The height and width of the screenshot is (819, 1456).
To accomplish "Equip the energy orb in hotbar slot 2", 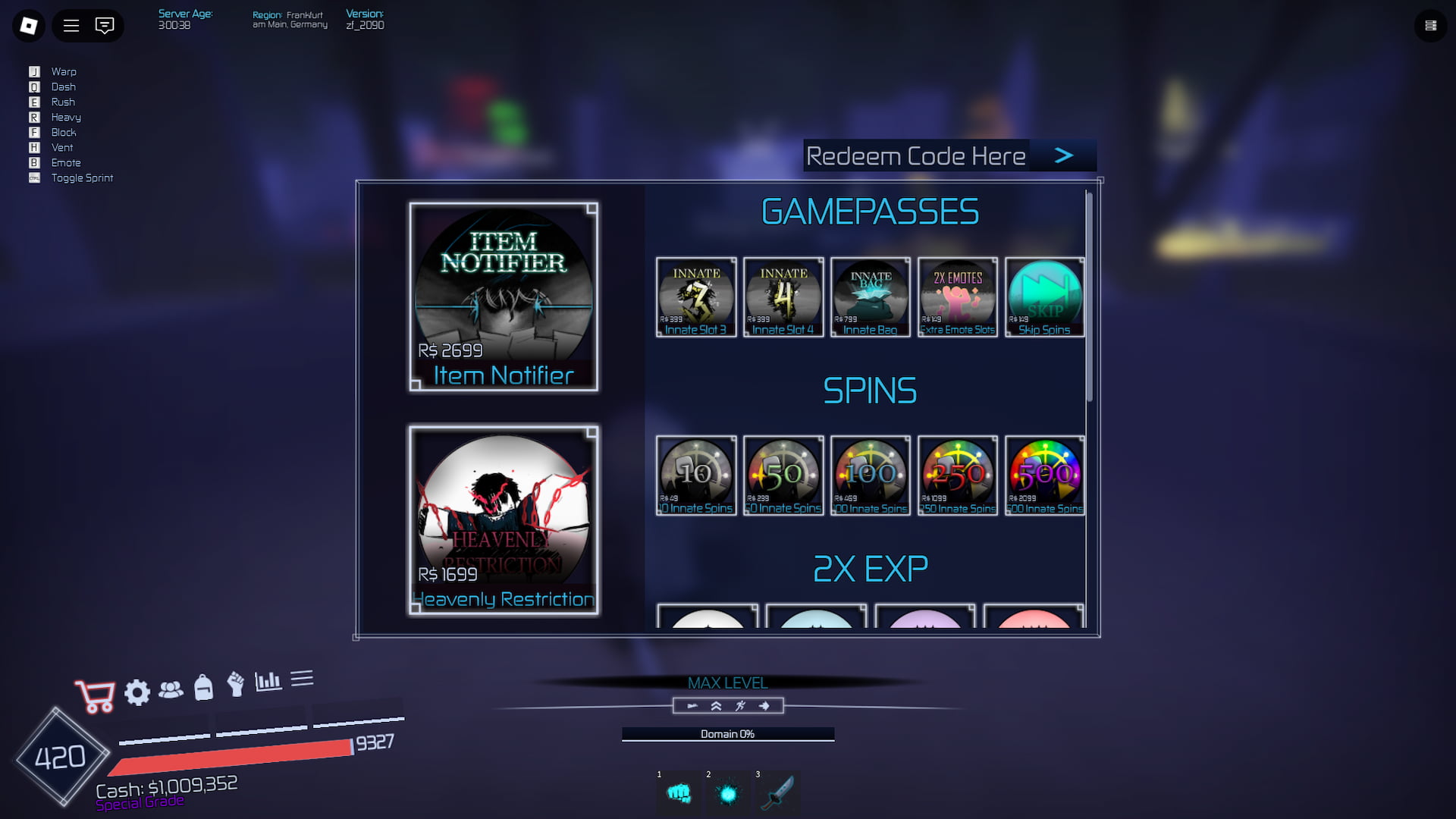I will tap(727, 793).
